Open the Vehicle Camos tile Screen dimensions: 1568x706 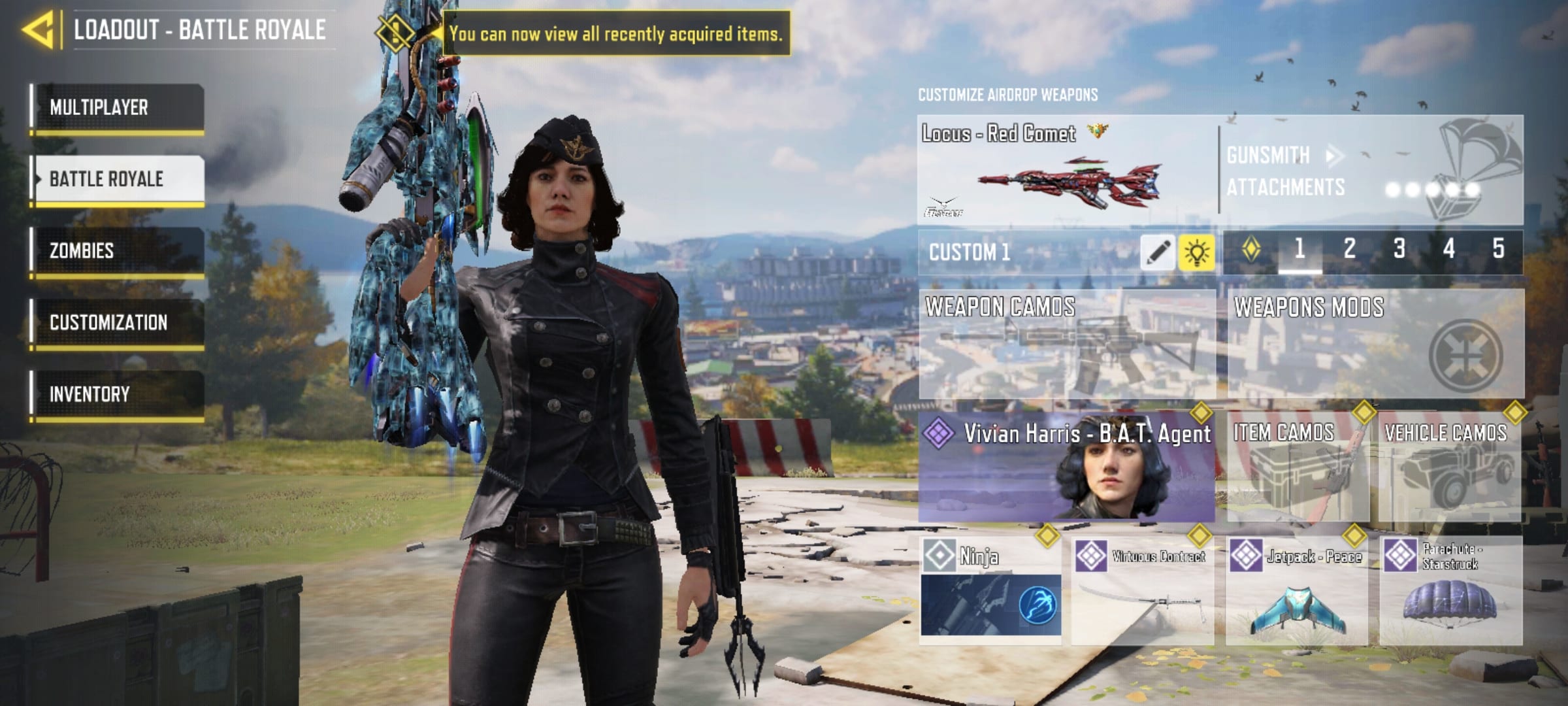click(1449, 467)
